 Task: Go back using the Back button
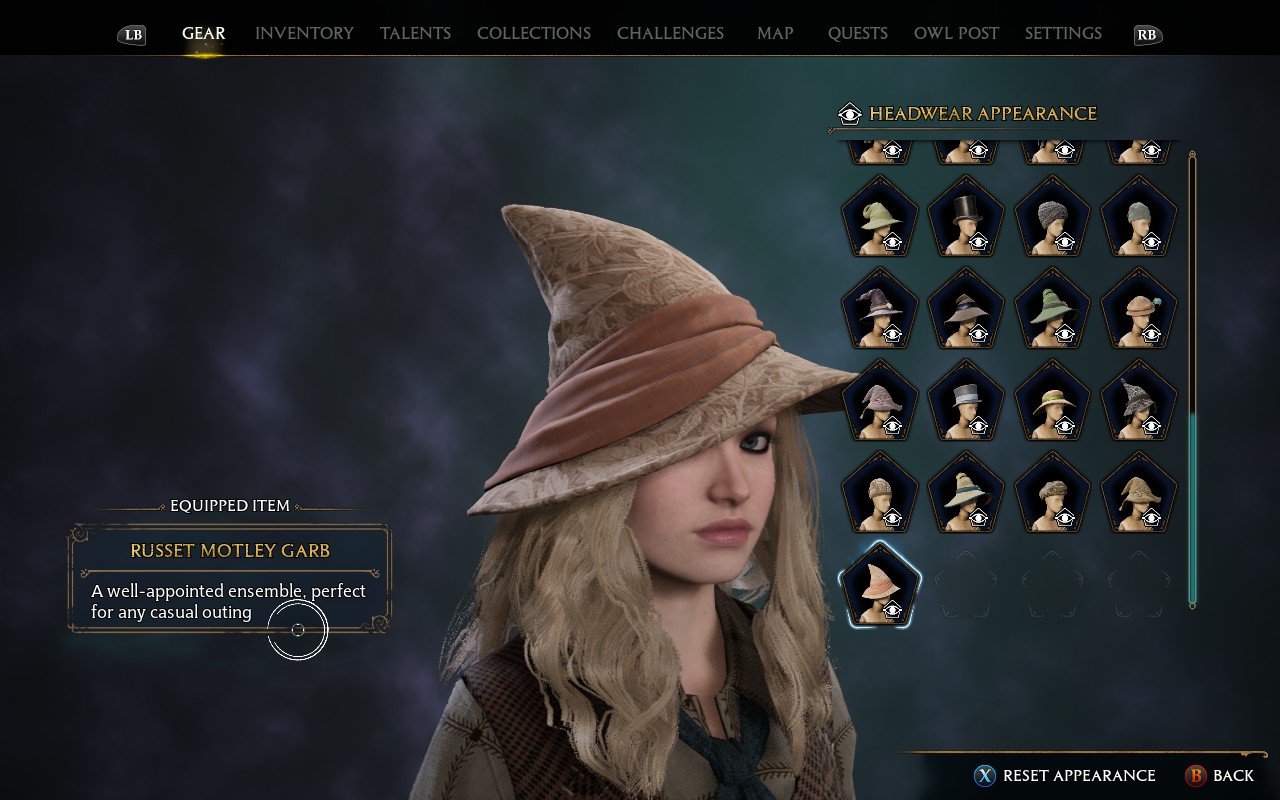(x=1232, y=775)
